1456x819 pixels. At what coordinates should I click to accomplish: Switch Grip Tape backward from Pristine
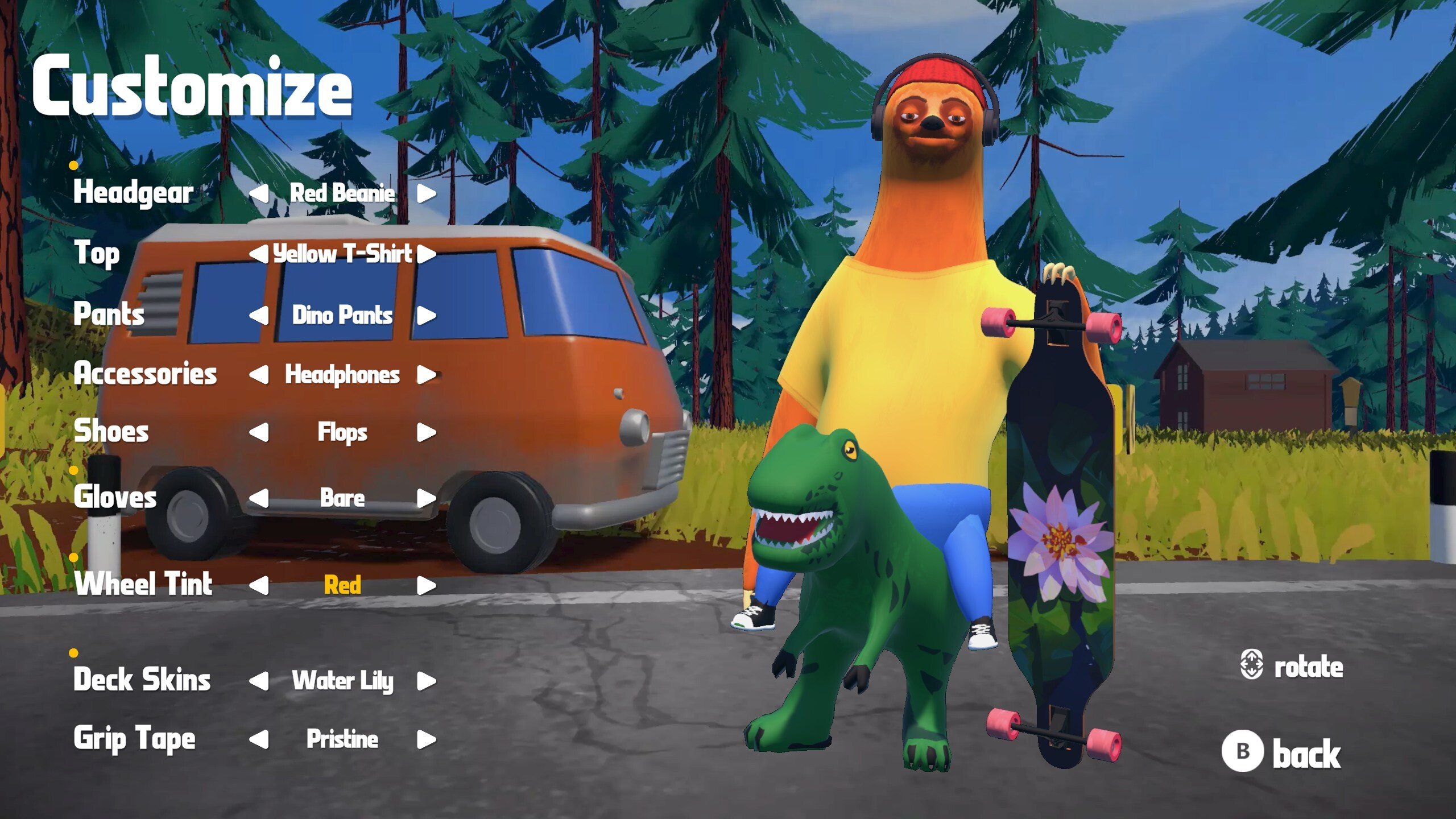coord(259,739)
